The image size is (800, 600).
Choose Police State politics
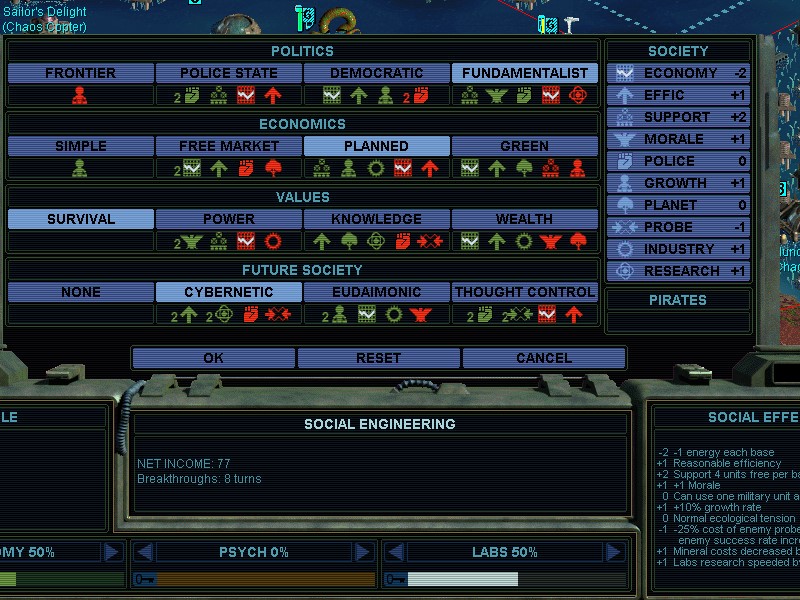(229, 73)
